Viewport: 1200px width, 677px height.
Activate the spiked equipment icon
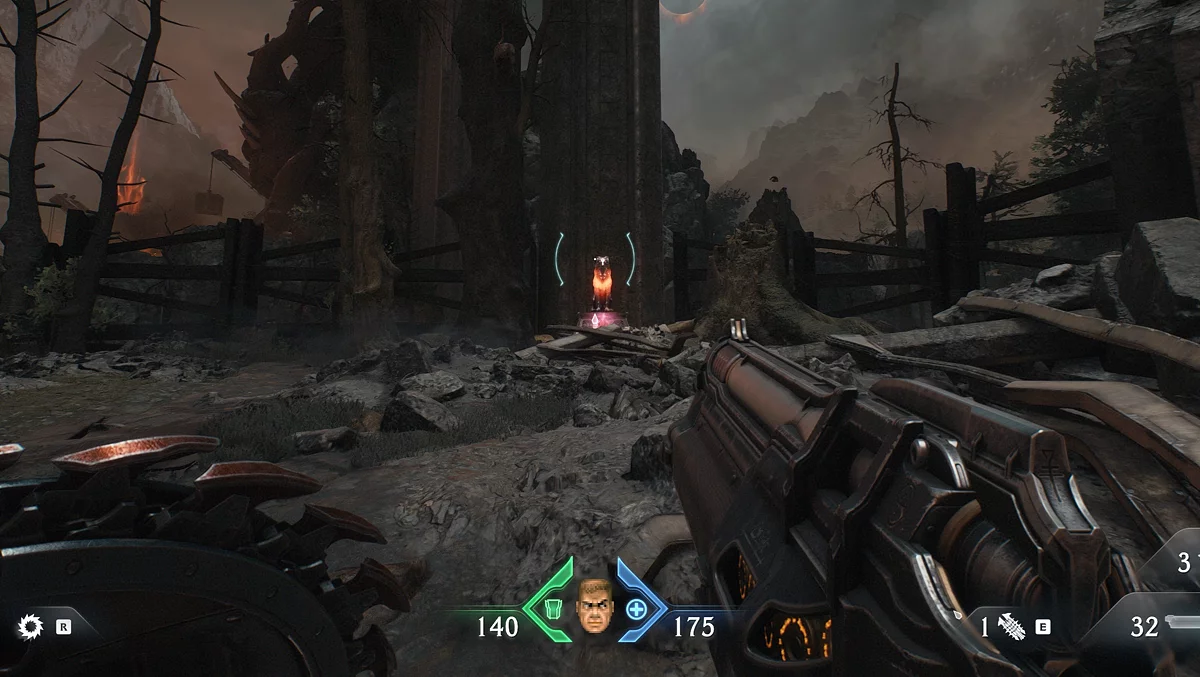point(1011,627)
